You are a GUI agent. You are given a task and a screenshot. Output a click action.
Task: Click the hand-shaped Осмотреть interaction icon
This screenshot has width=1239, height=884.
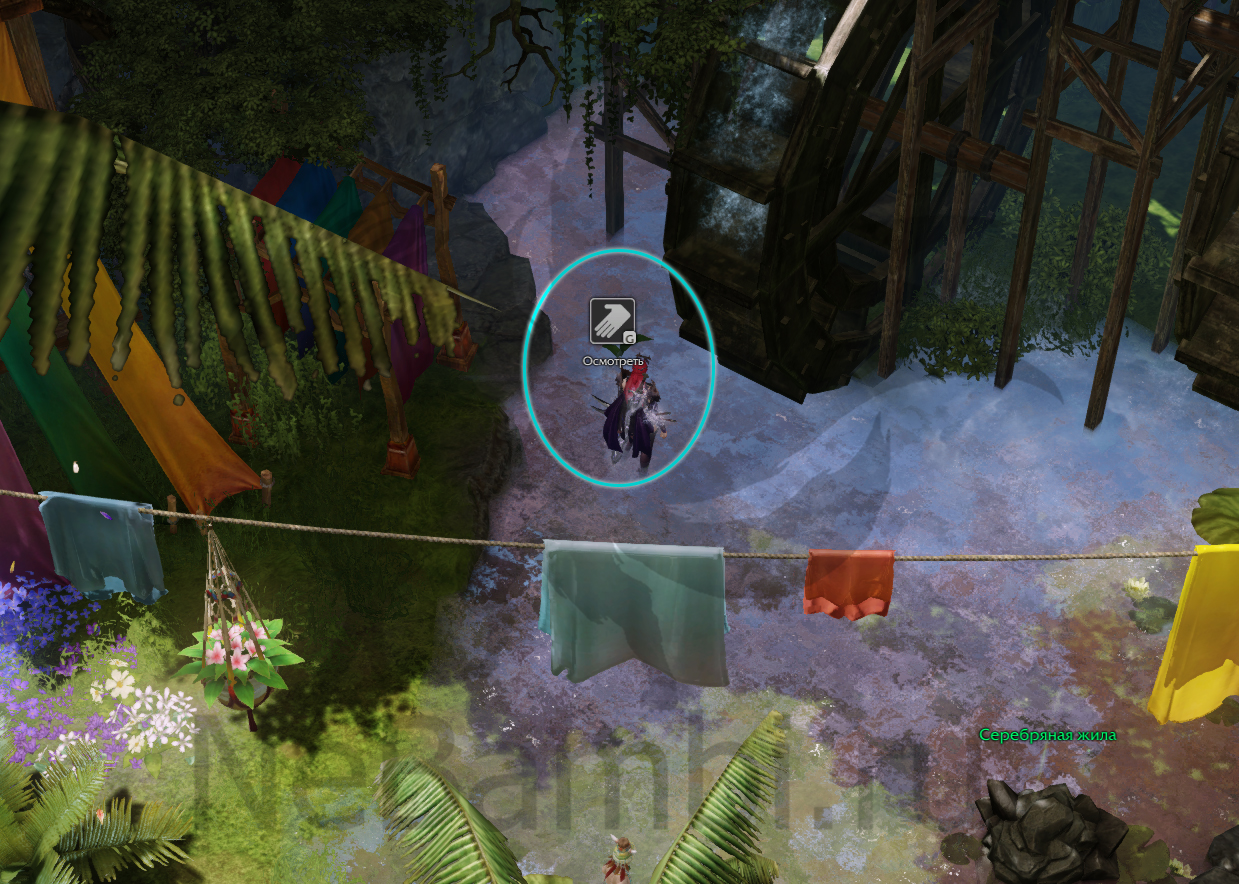coord(612,321)
